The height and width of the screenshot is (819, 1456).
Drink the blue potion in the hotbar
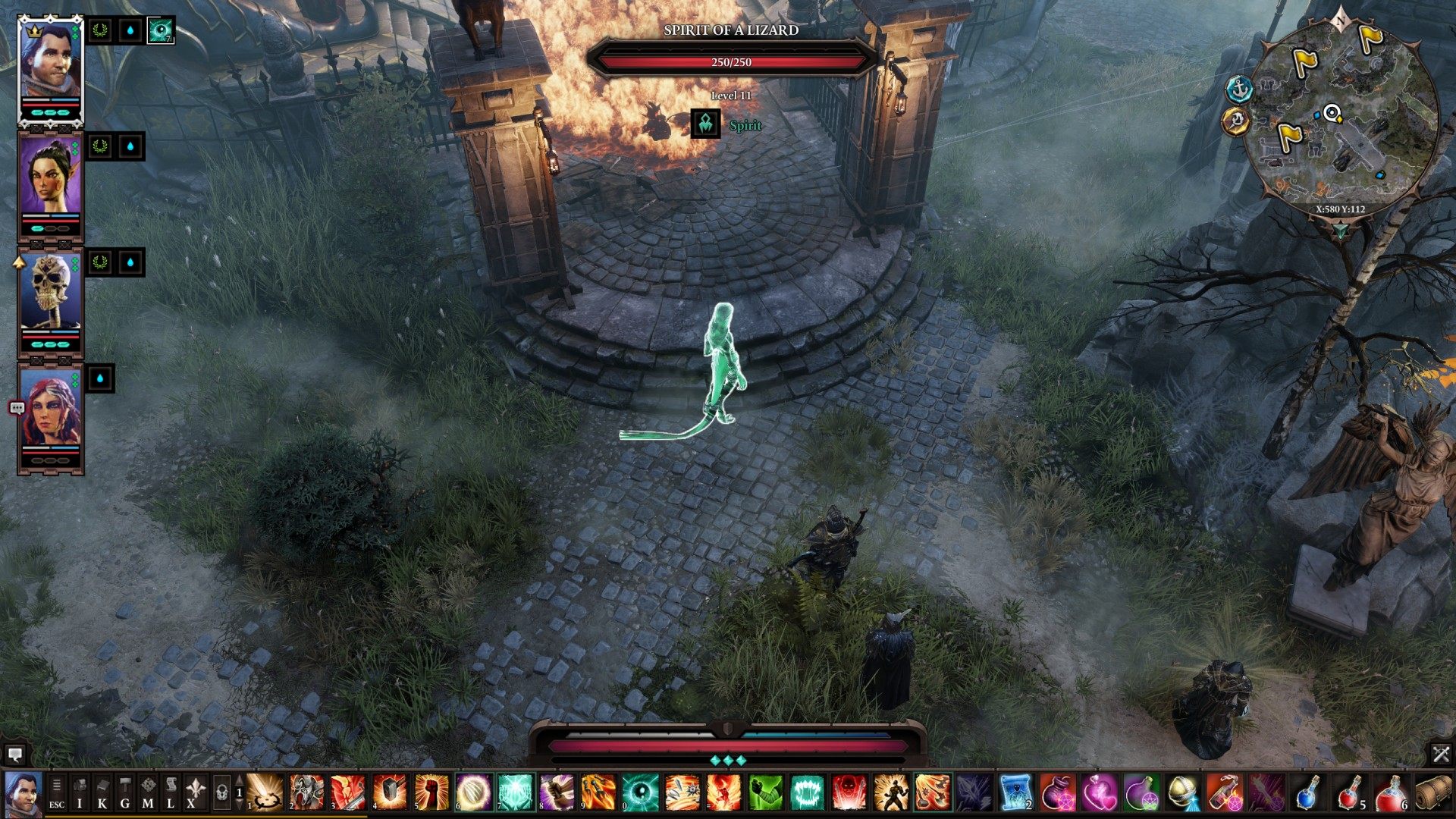click(x=1307, y=792)
